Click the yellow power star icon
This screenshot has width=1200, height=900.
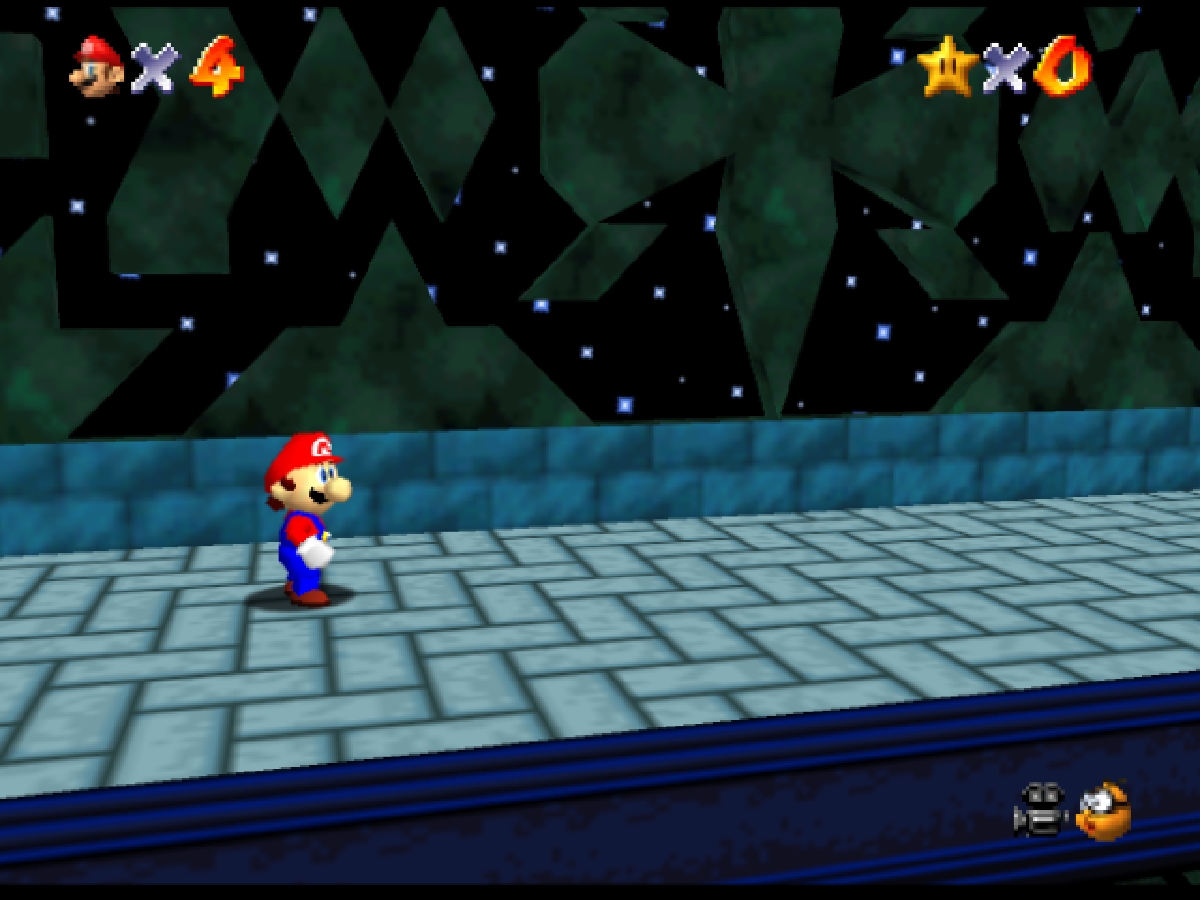946,67
